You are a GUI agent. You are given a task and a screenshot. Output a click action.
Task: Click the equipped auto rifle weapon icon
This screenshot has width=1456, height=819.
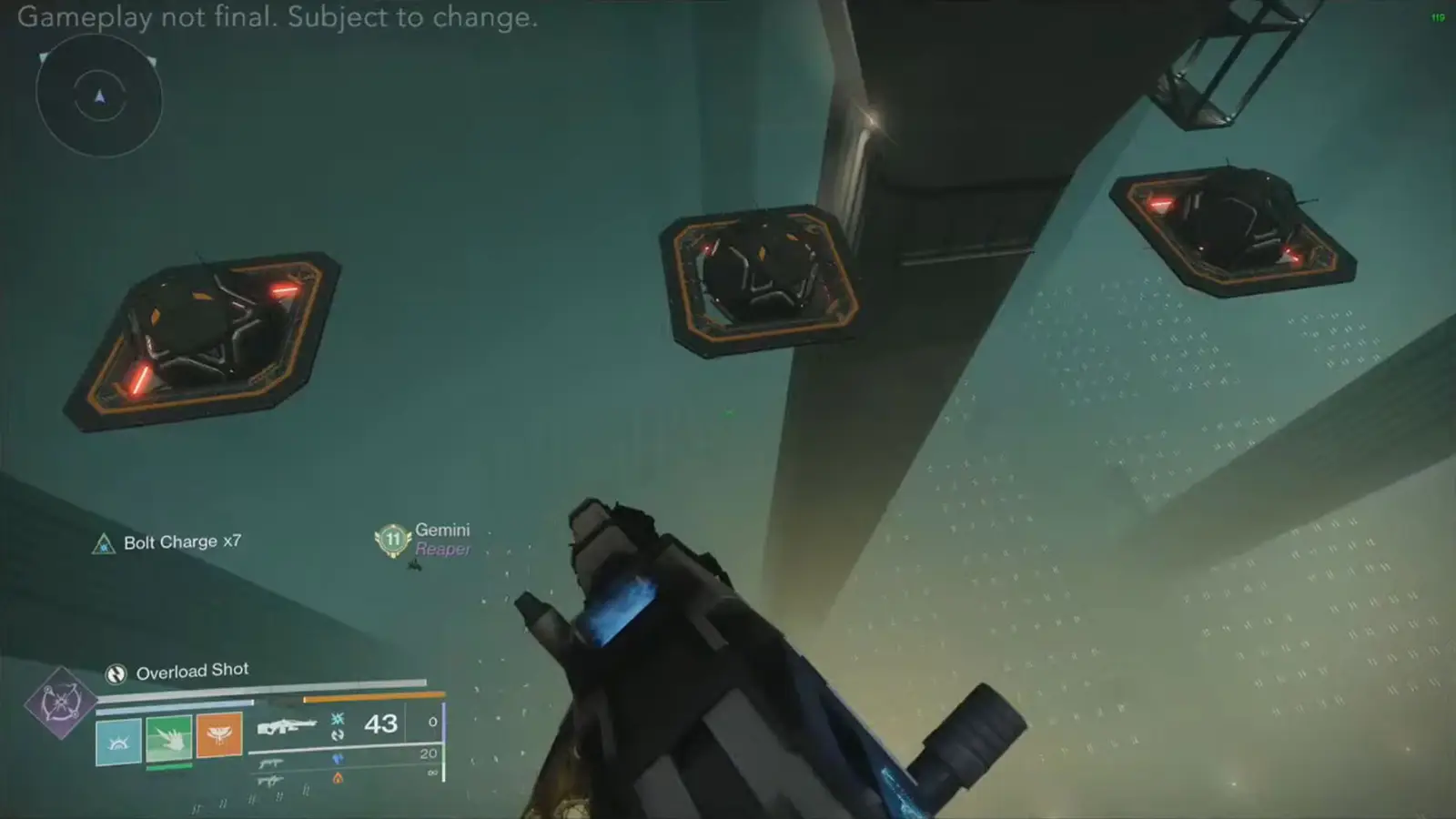tap(287, 725)
